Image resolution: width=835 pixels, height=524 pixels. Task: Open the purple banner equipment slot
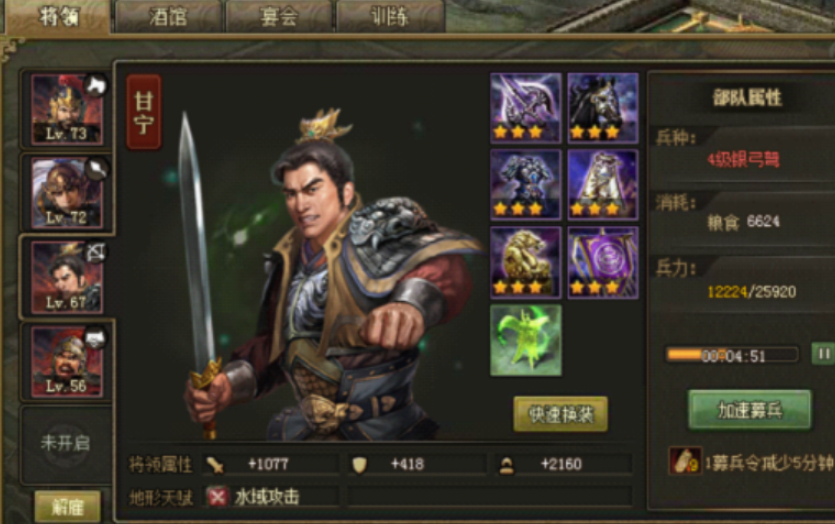point(603,261)
